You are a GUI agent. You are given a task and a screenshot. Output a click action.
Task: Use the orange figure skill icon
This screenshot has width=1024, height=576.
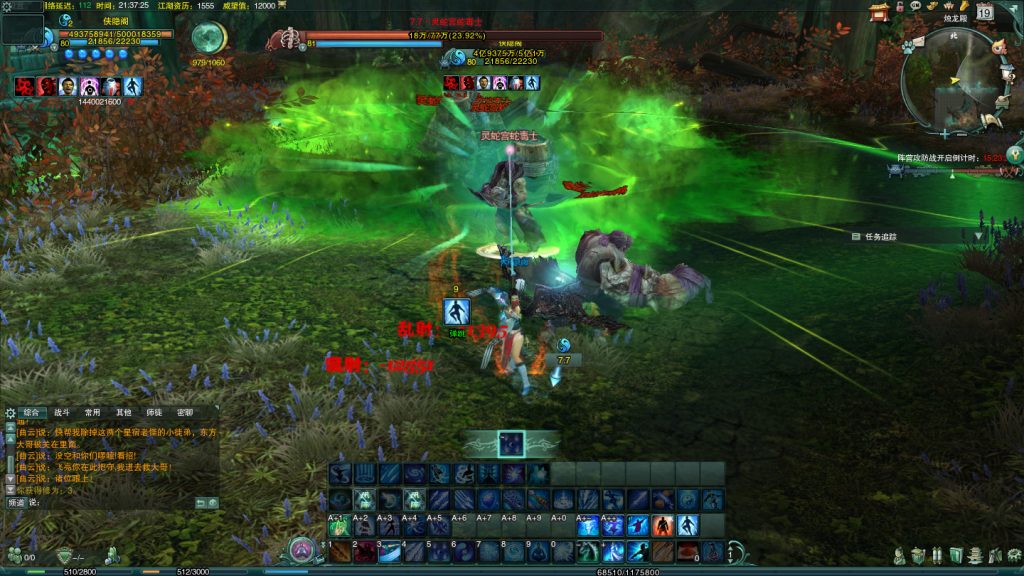point(661,526)
